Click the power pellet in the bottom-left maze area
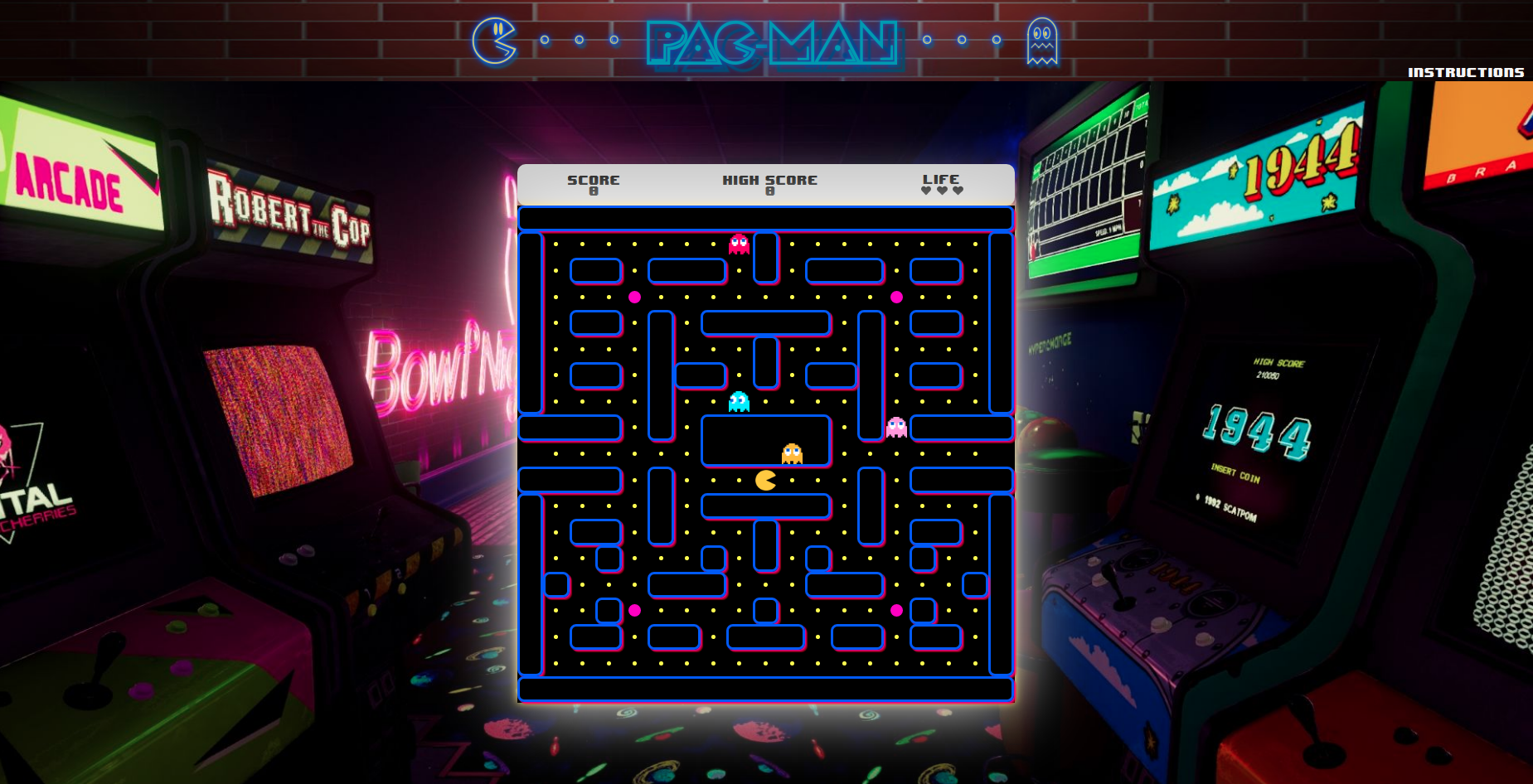The image size is (1533, 784). tap(634, 609)
